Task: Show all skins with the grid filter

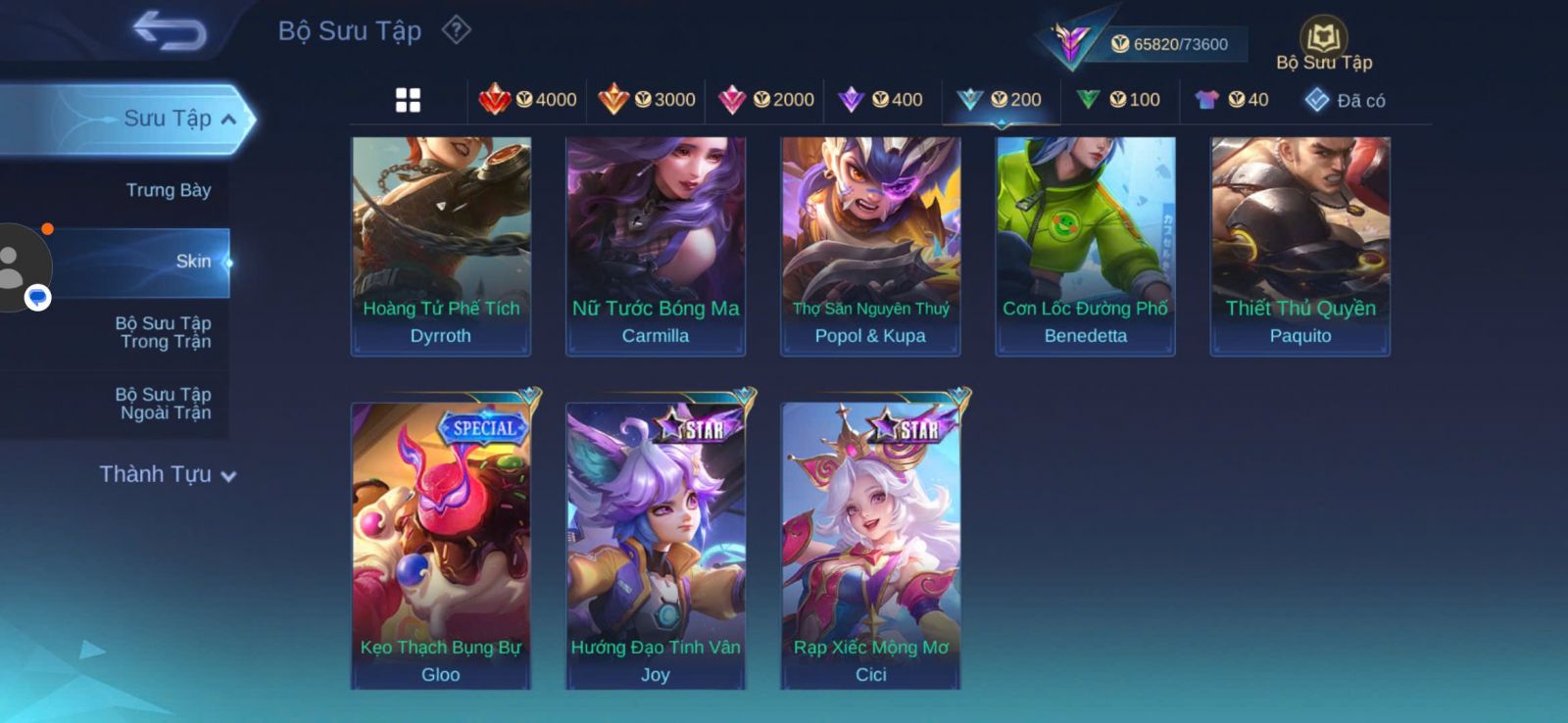Action: [x=408, y=100]
